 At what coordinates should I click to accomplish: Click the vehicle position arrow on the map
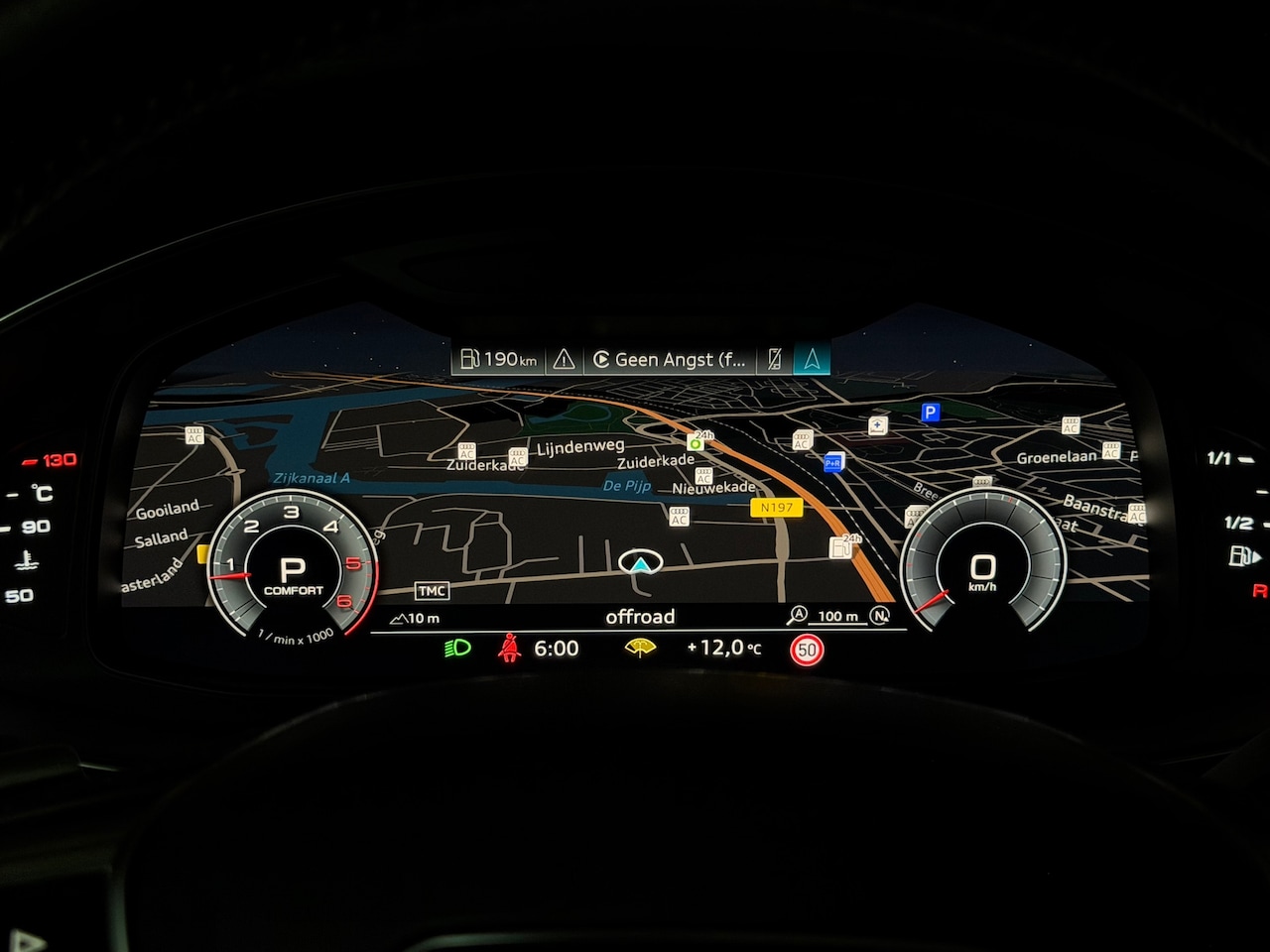[x=641, y=565]
